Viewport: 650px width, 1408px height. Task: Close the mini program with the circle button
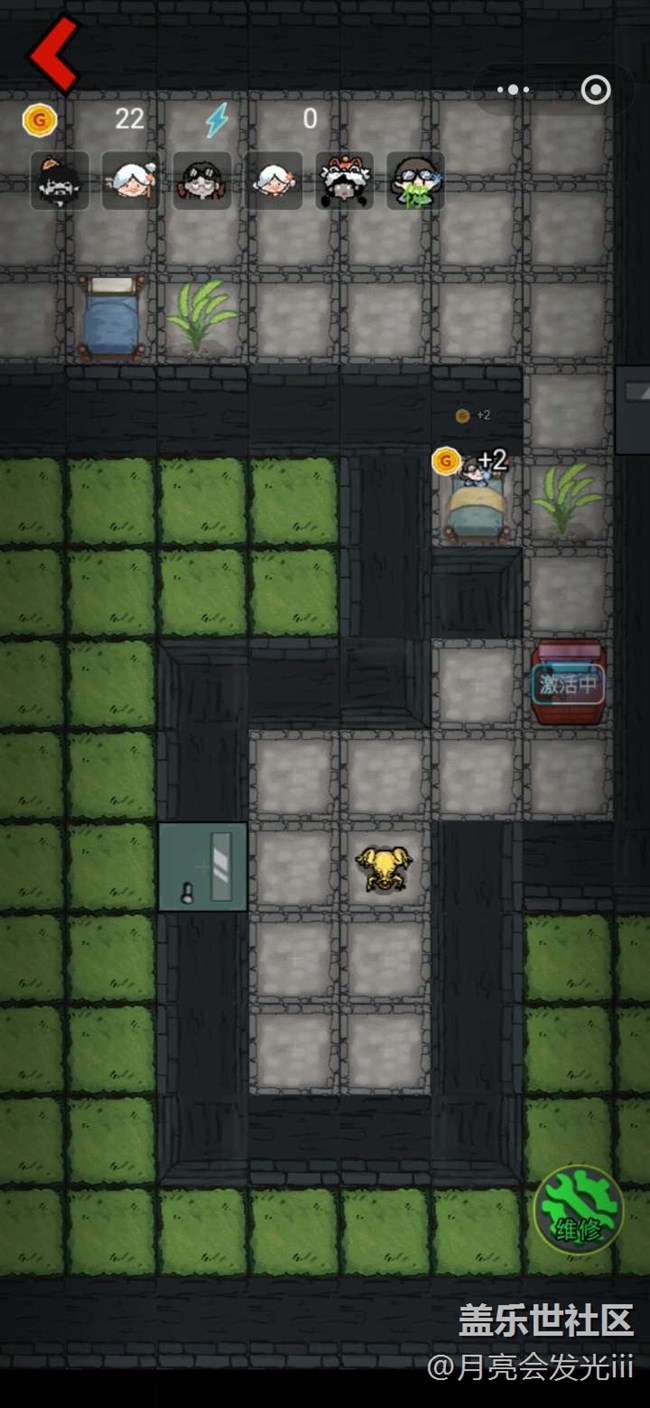(596, 90)
